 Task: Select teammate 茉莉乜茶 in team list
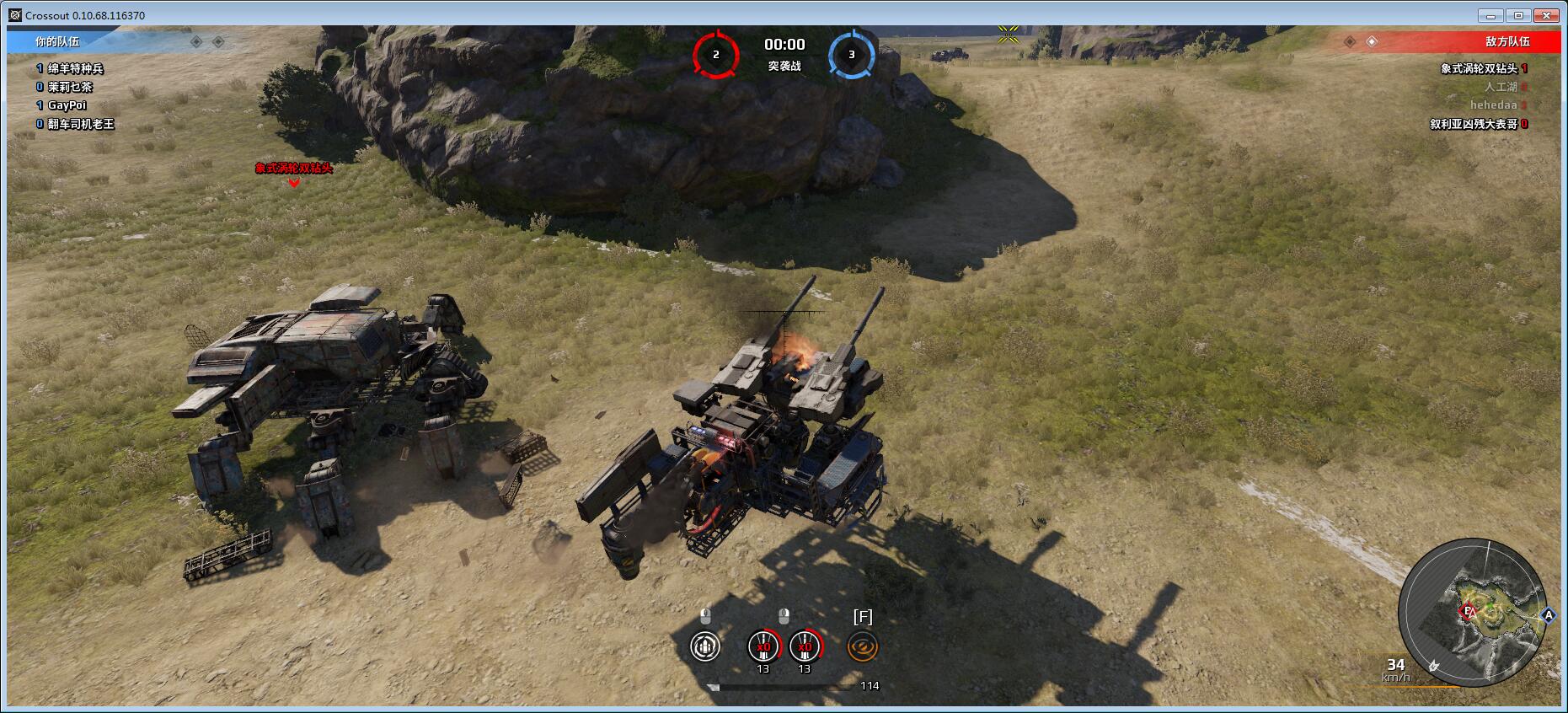[x=70, y=87]
